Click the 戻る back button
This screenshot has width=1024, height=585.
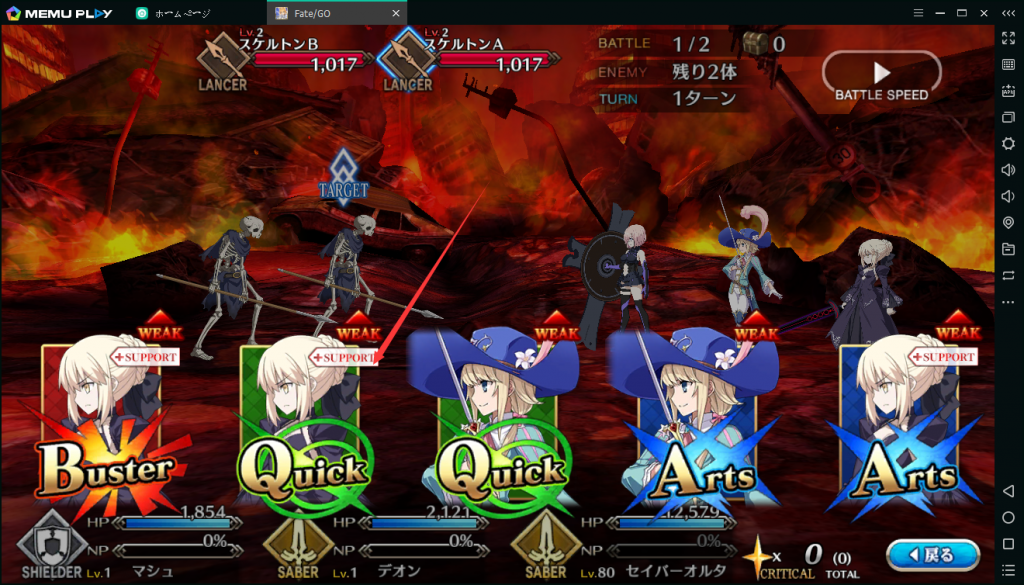click(x=932, y=553)
